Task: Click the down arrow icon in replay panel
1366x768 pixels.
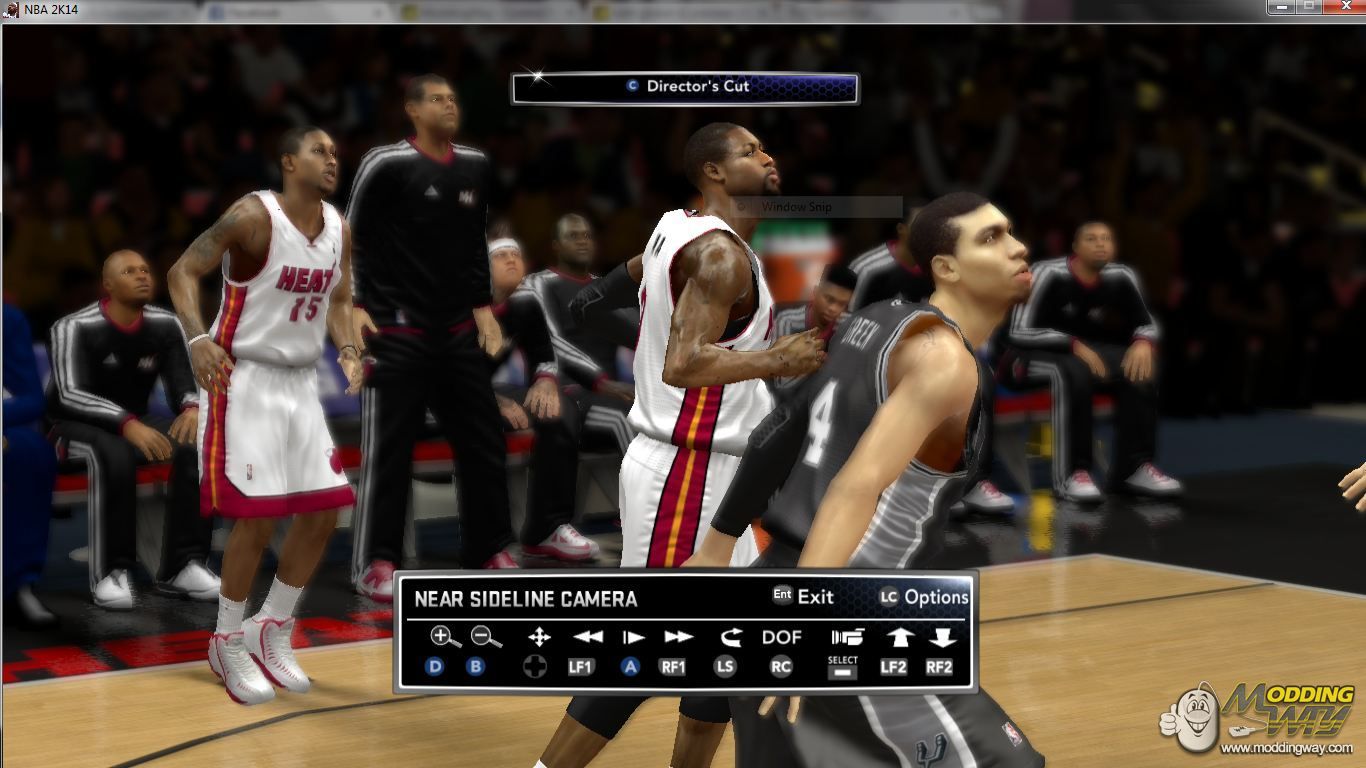Action: coord(942,637)
